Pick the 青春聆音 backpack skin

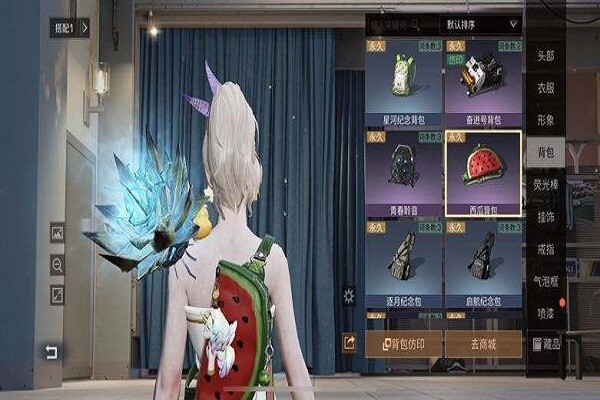point(403,172)
